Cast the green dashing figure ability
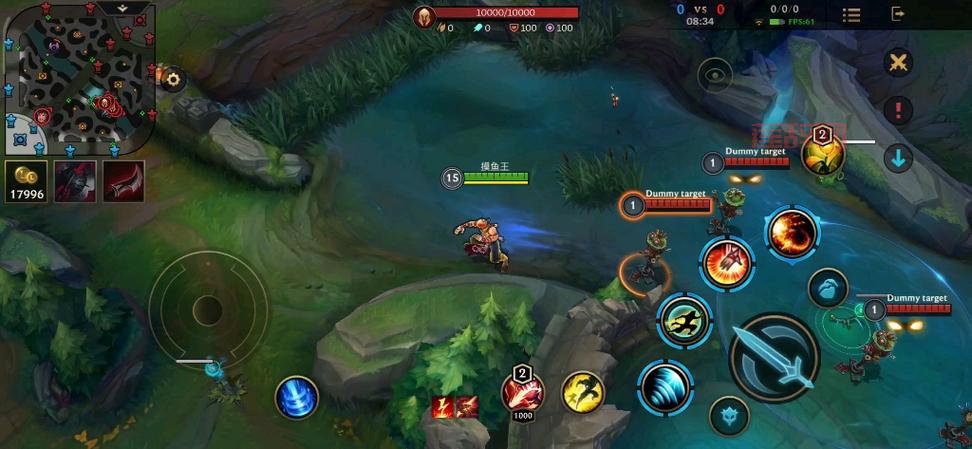This screenshot has height=449, width=972. tap(684, 320)
